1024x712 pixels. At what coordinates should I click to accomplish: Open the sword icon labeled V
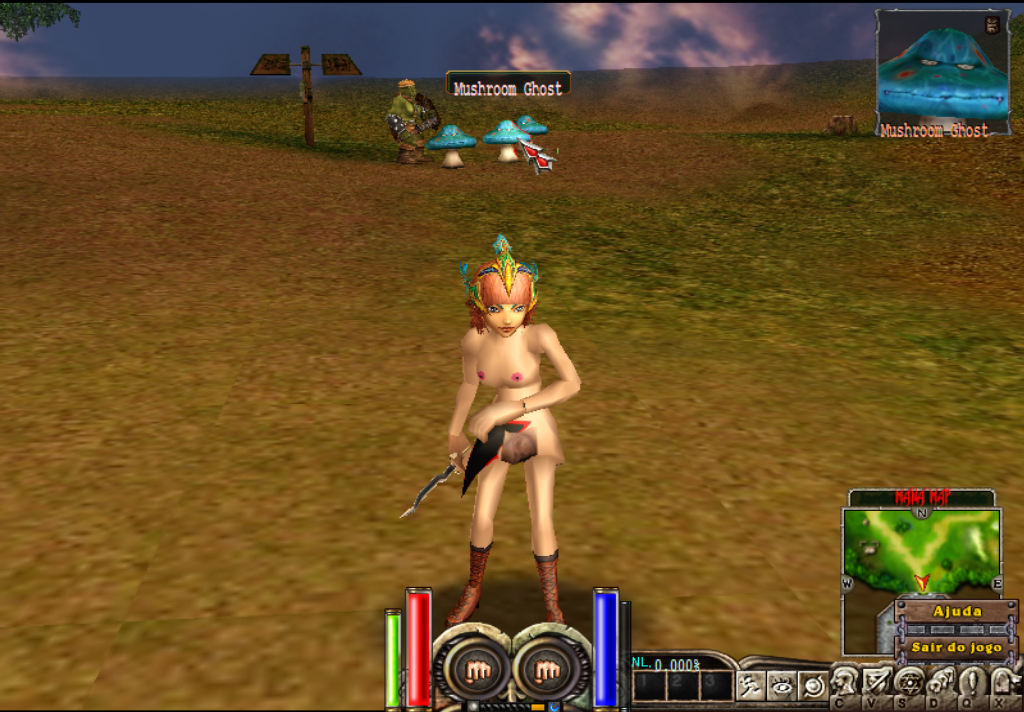[x=876, y=683]
